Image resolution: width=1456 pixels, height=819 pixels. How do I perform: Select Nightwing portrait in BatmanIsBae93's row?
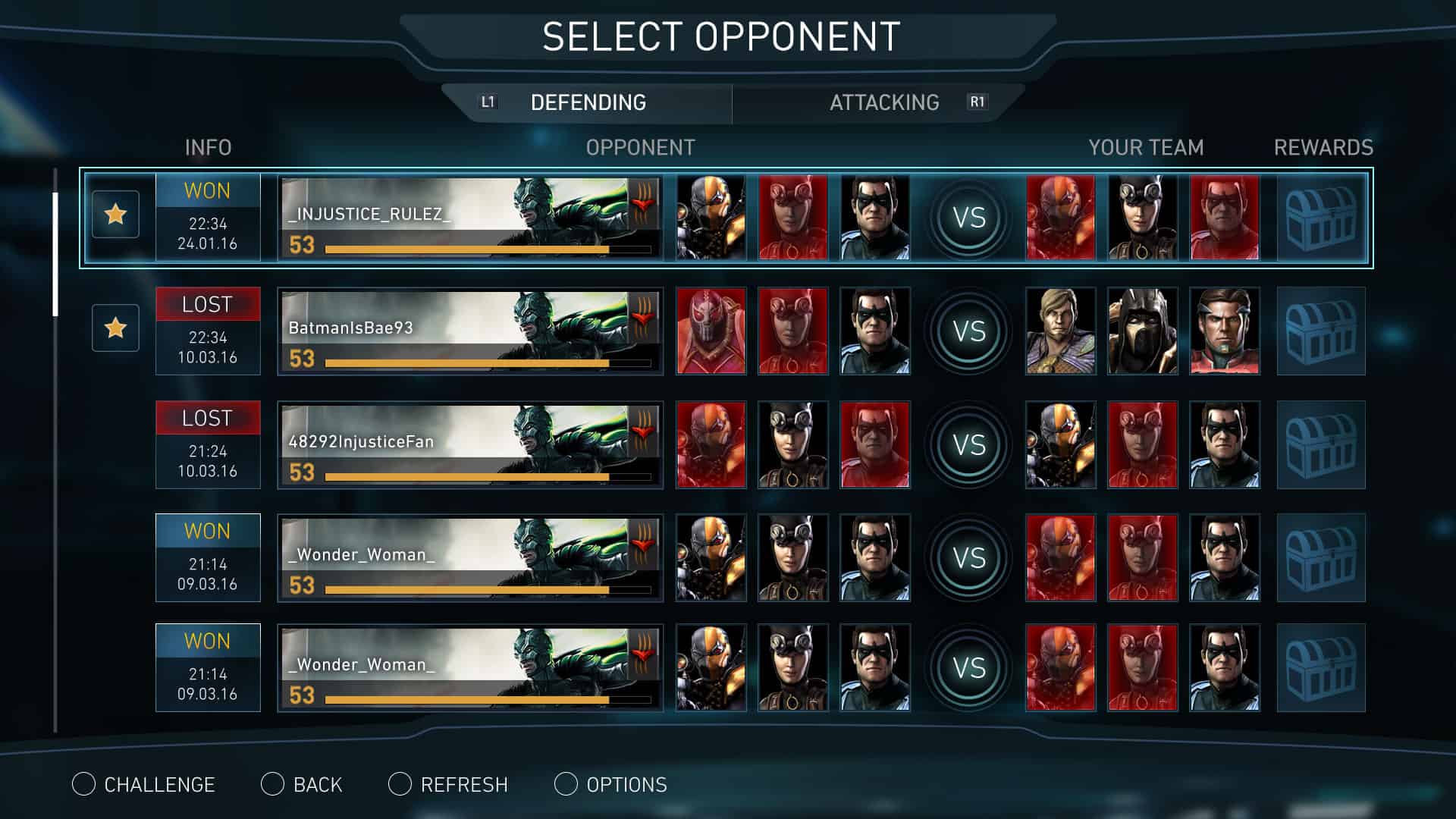coord(872,331)
